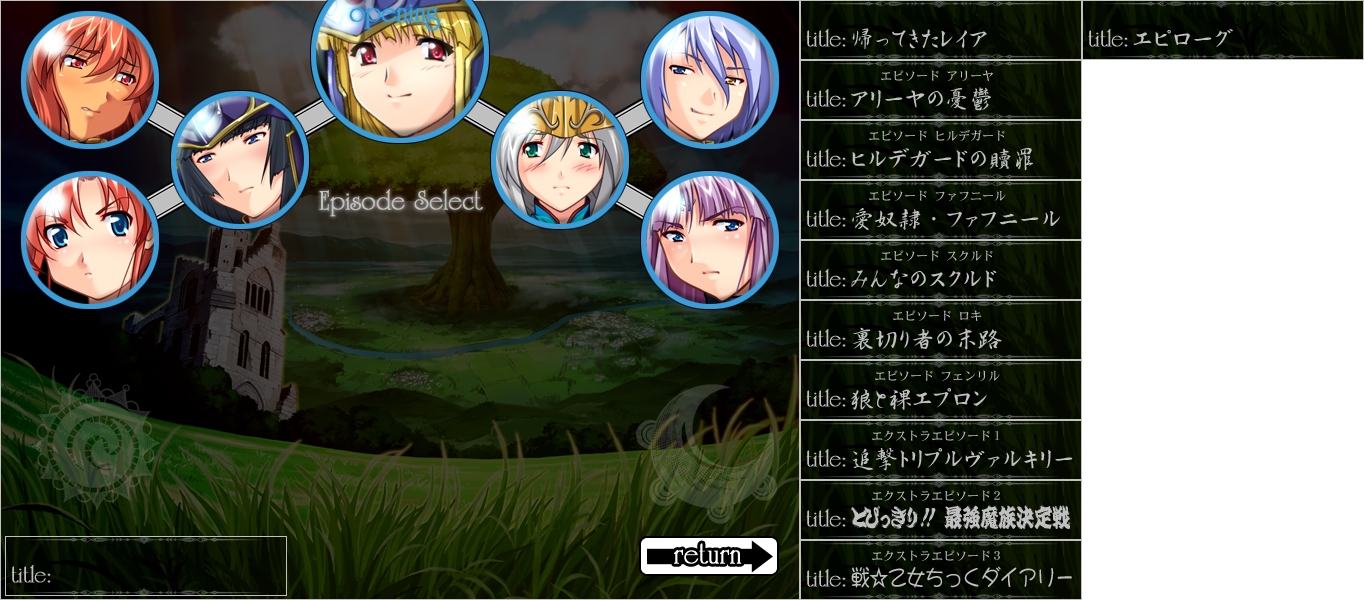Open the 狼と裸エプロン episode
Screen dimensions: 1364x600
940,391
